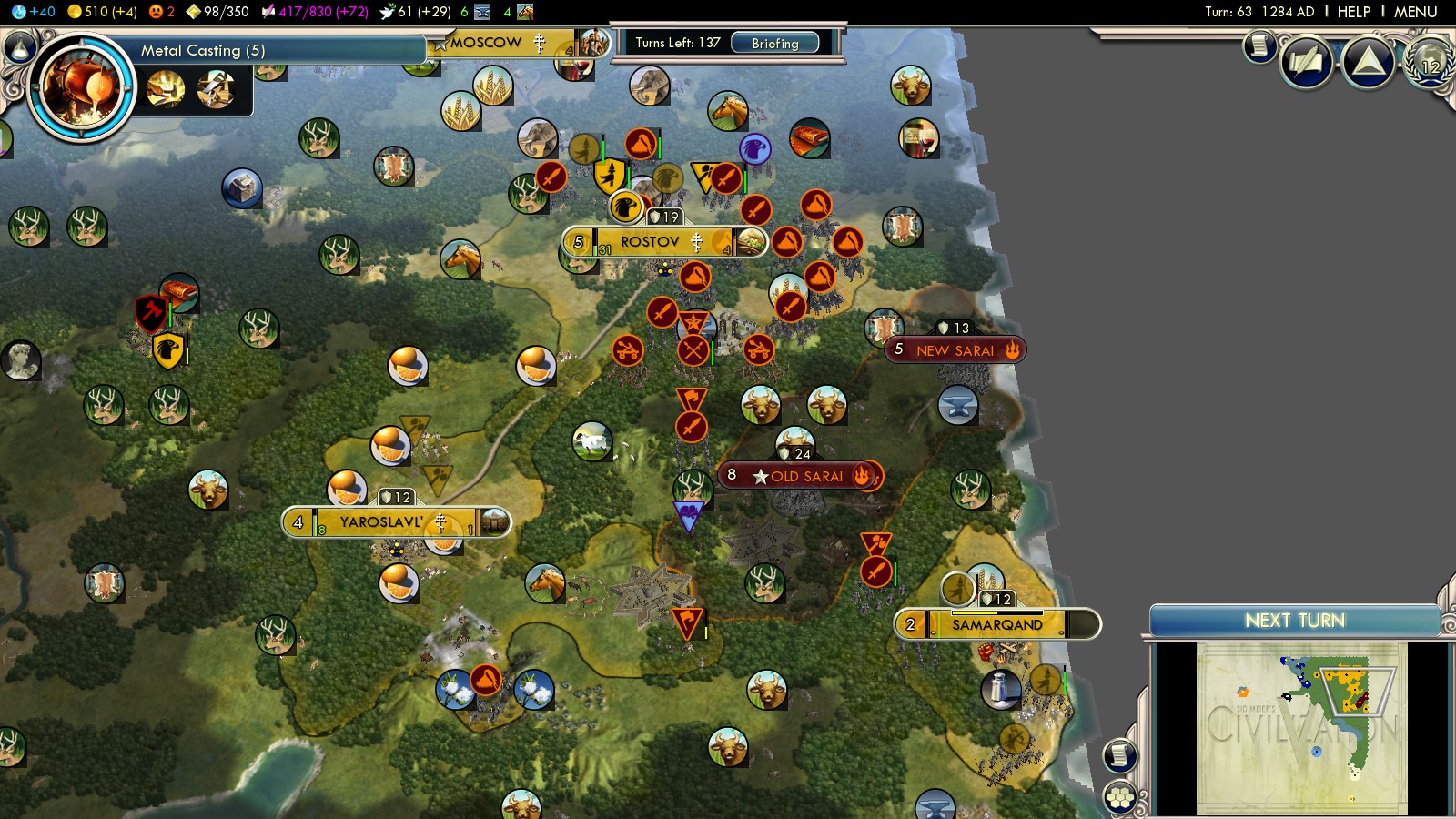Click the minimap to move the camera

1301,728
